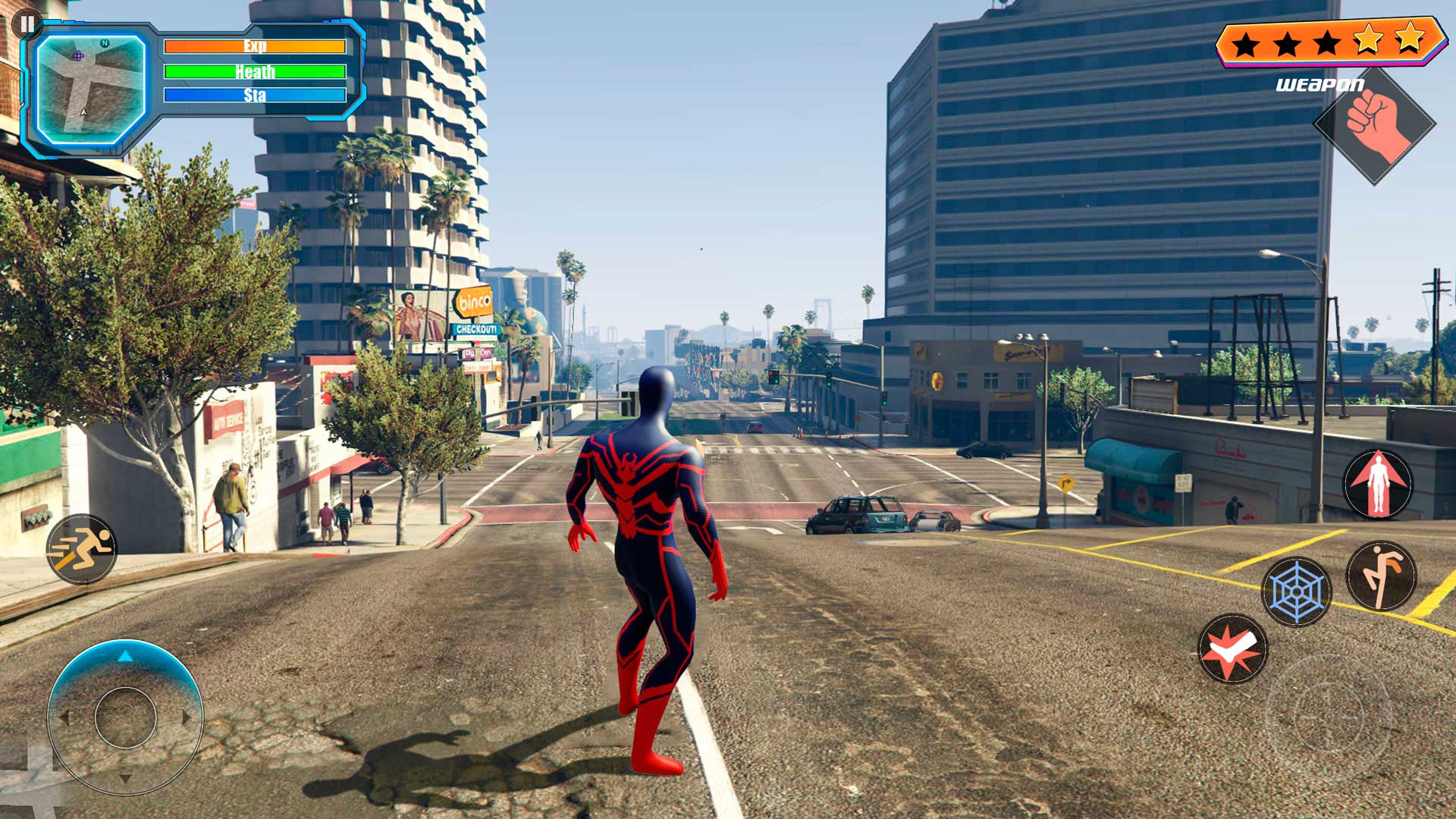Perform a kick with the kick button
The height and width of the screenshot is (819, 1456).
pyautogui.click(x=1381, y=576)
